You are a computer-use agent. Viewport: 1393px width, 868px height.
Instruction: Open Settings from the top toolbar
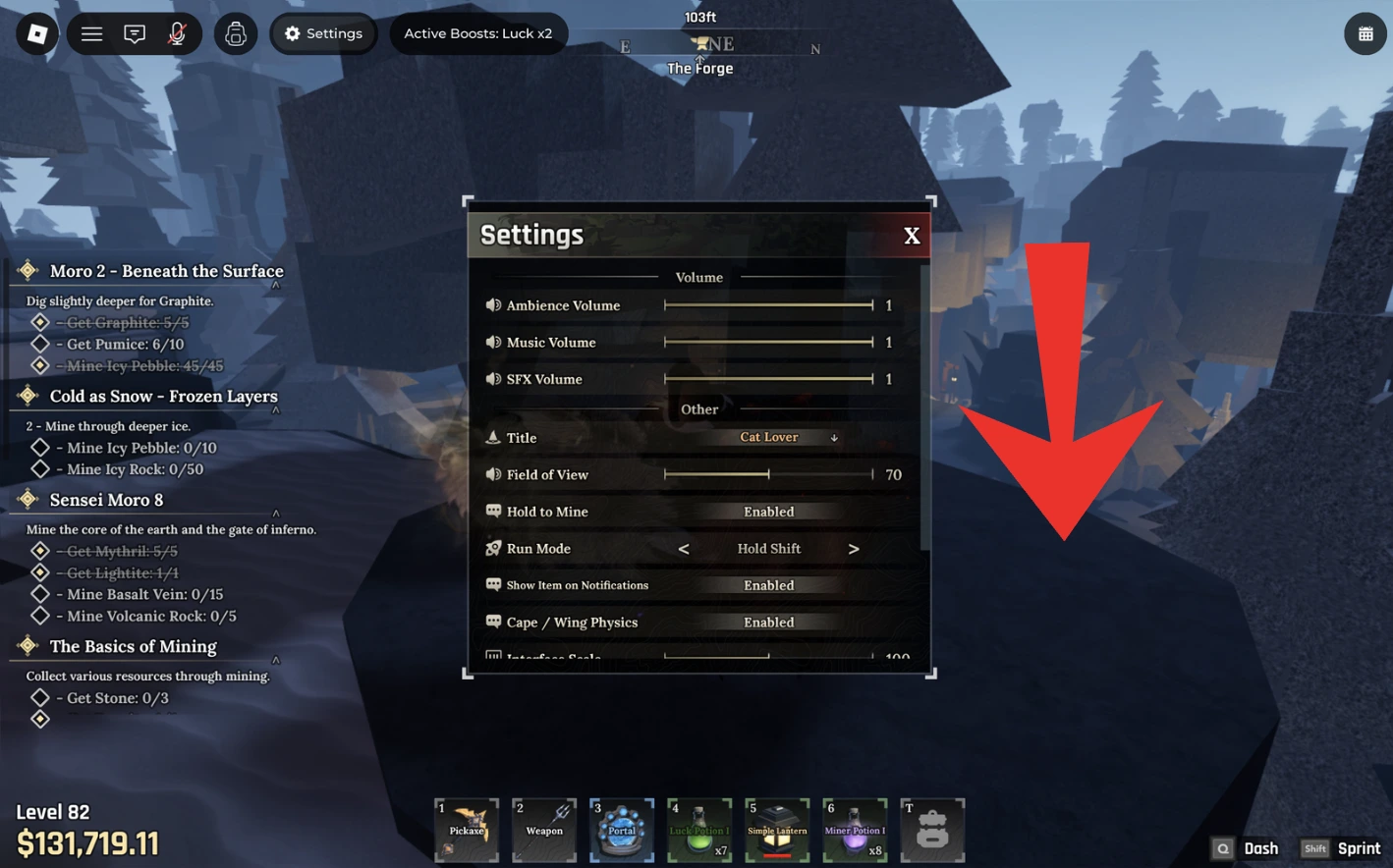tap(323, 32)
